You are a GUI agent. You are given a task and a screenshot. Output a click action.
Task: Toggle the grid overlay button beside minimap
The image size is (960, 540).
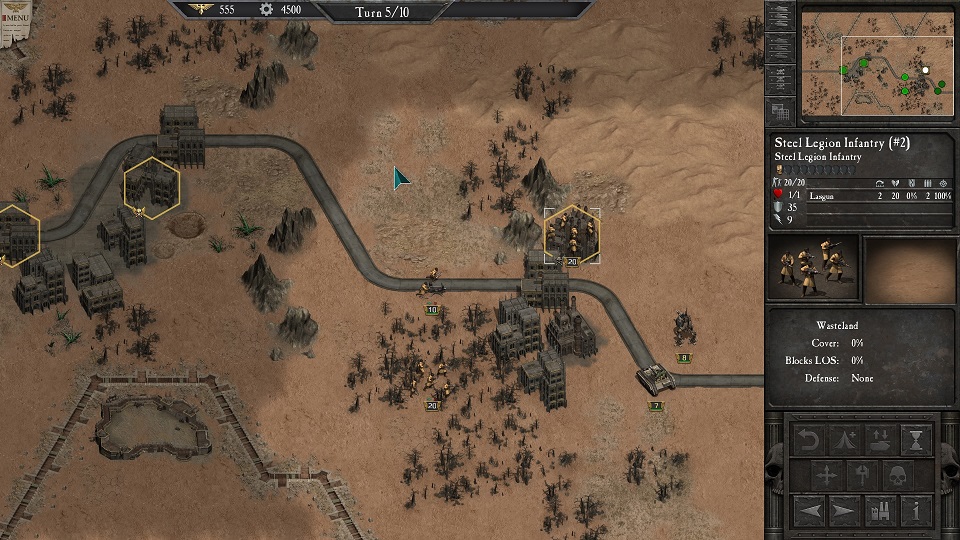[x=781, y=111]
